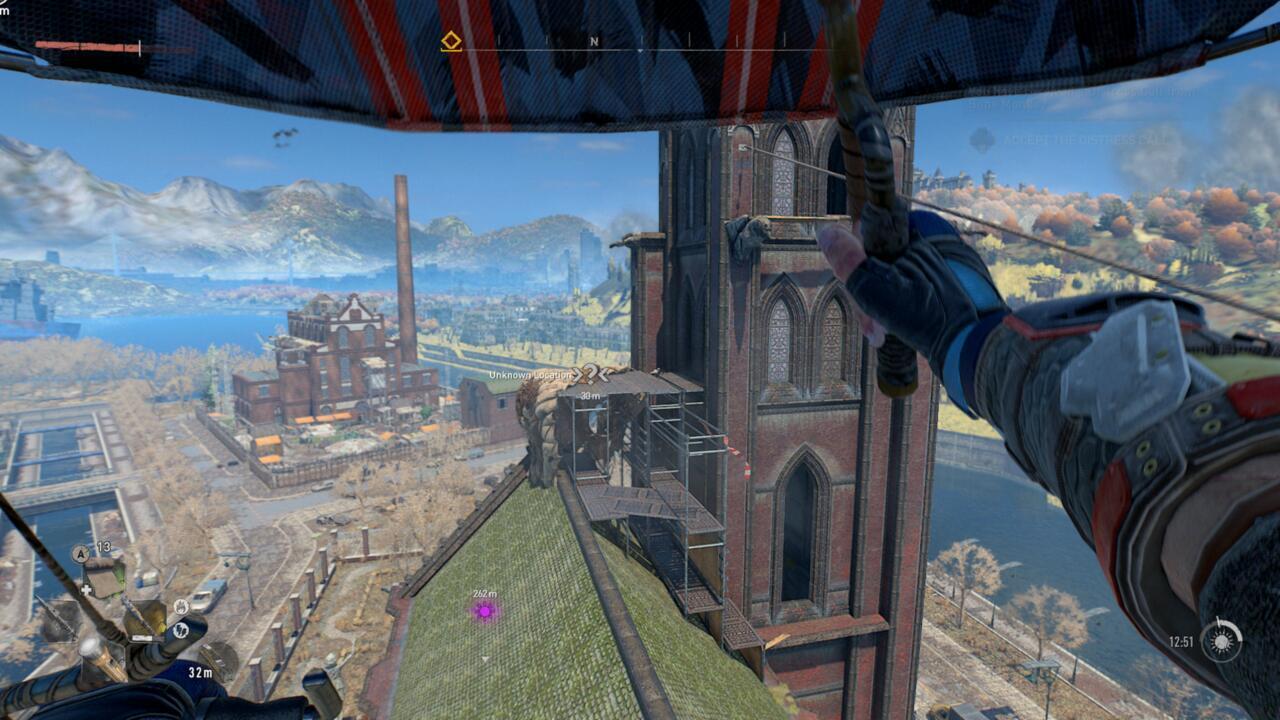Click the ammo counter reading 13
1280x720 pixels.
(104, 548)
